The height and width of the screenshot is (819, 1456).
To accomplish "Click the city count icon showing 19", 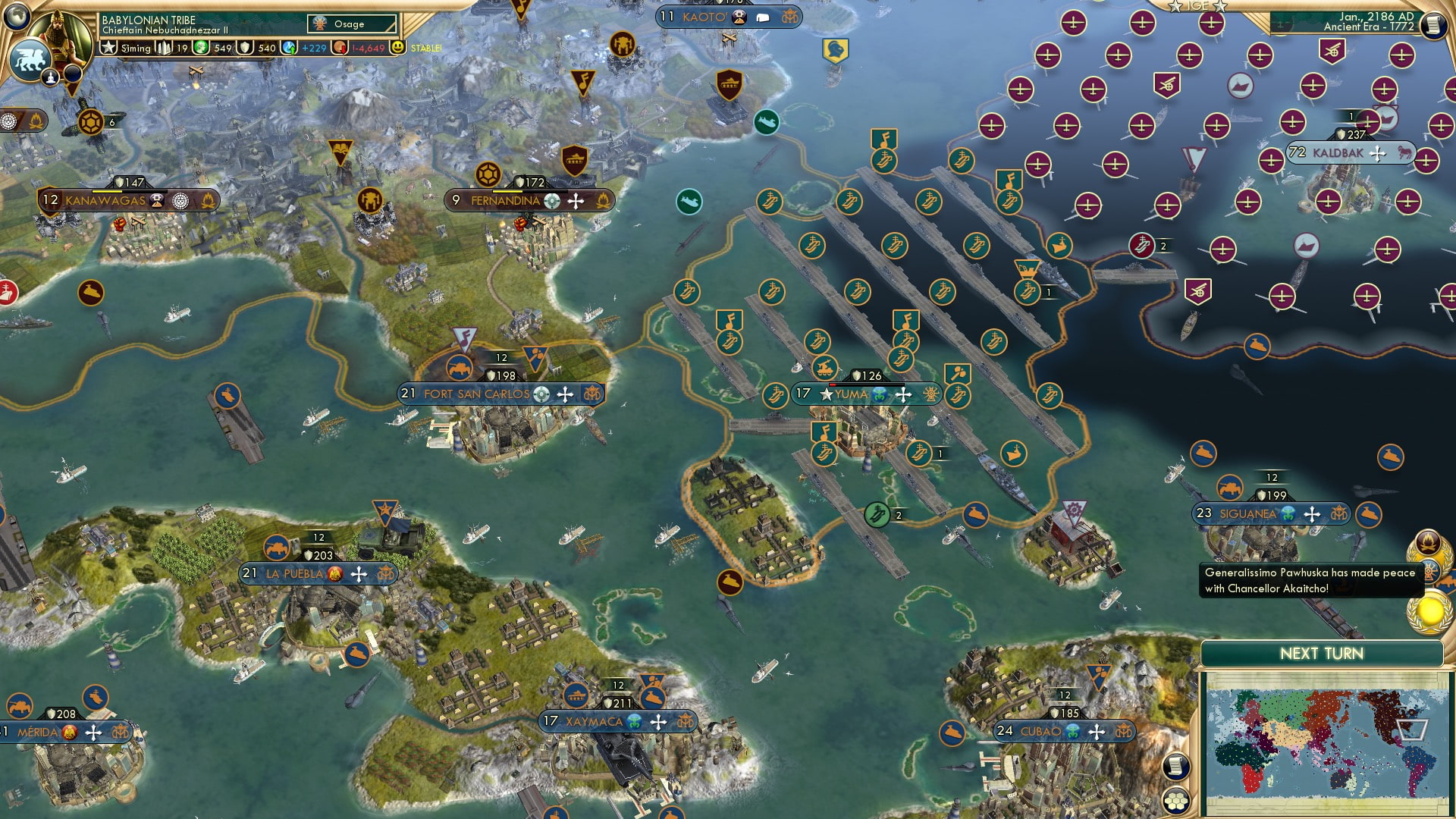I will point(164,47).
